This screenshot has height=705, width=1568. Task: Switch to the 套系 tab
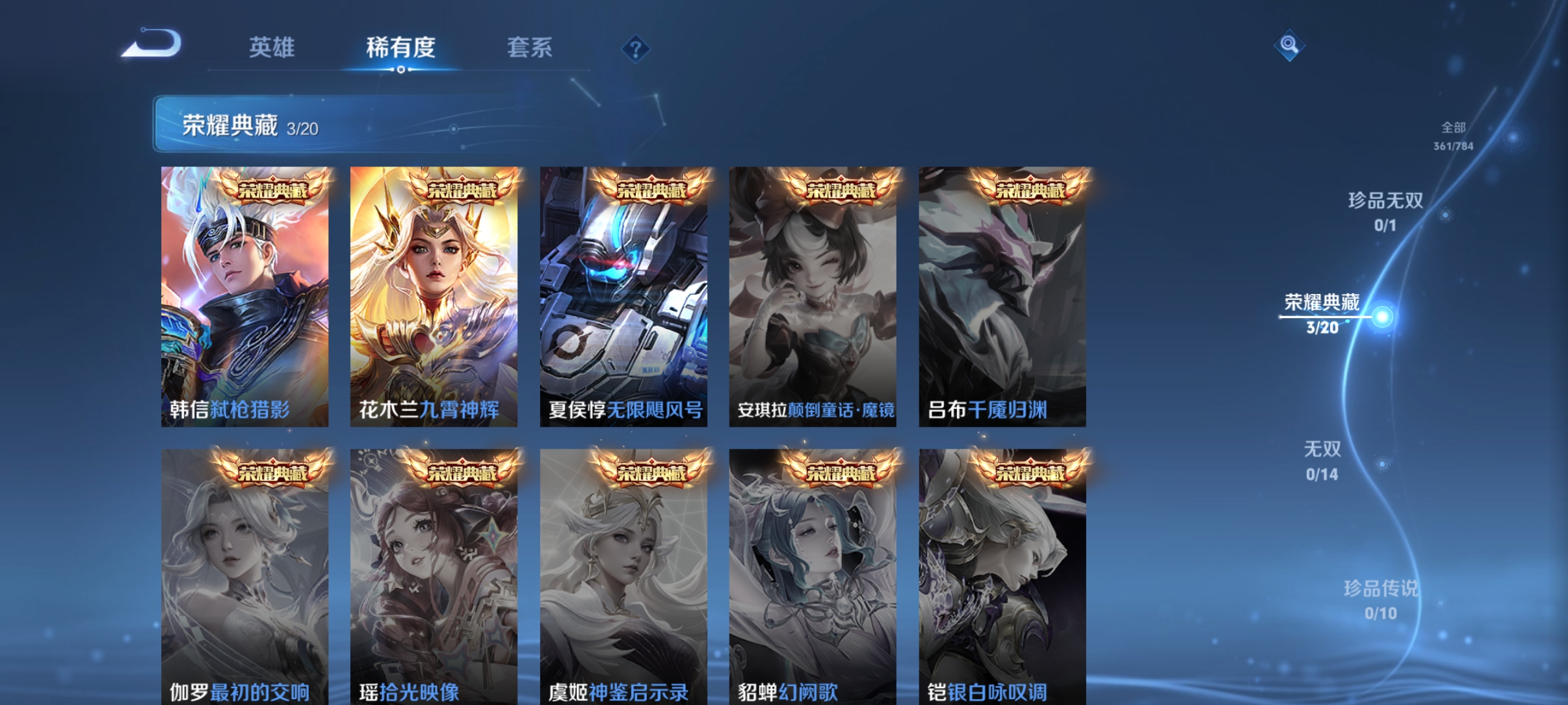pyautogui.click(x=530, y=47)
